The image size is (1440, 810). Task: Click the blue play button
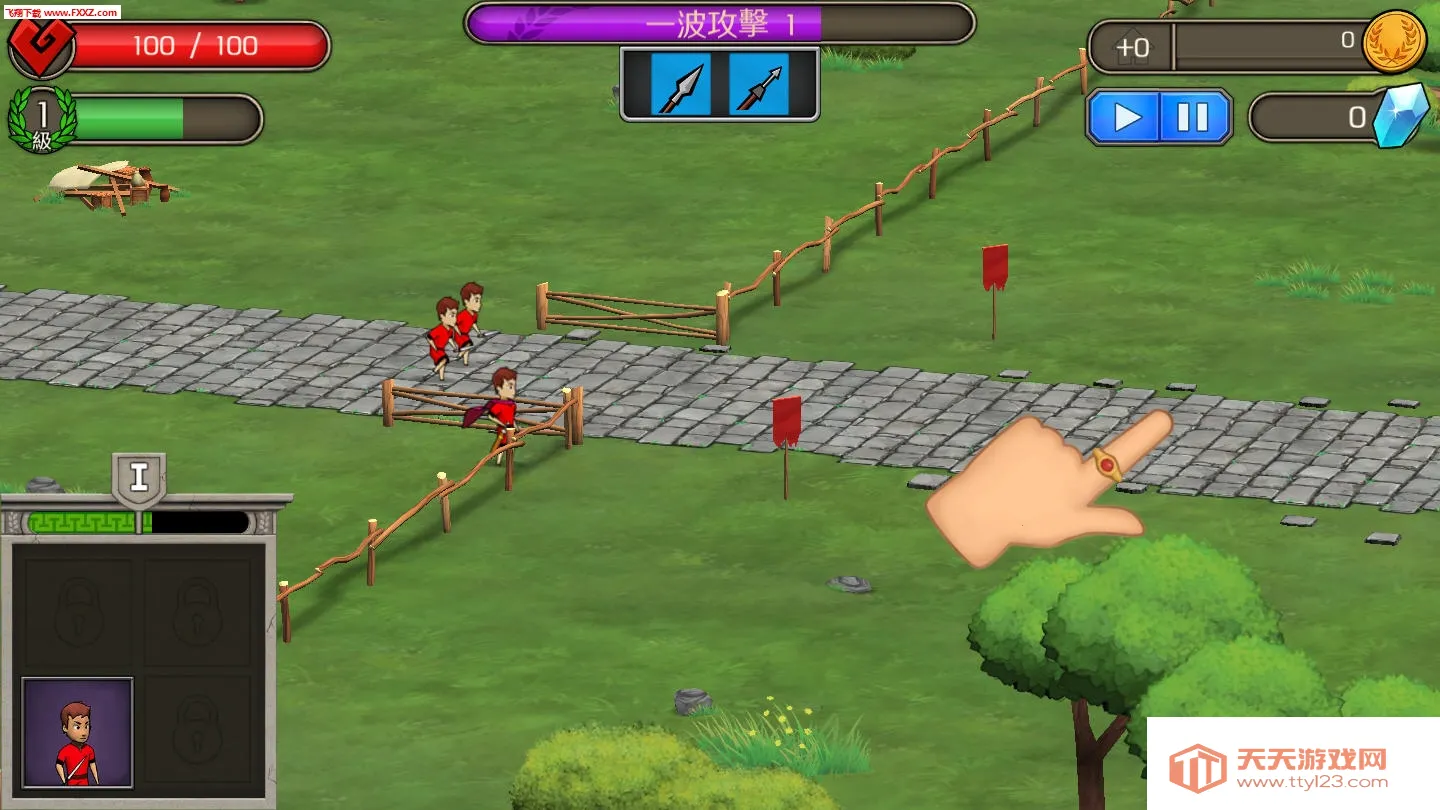pos(1126,118)
